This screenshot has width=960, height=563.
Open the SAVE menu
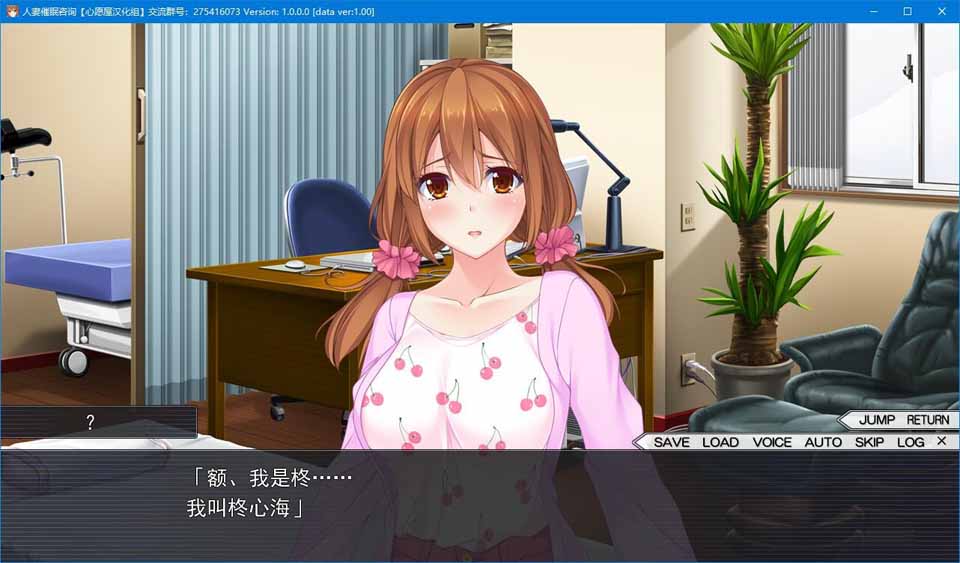point(671,442)
